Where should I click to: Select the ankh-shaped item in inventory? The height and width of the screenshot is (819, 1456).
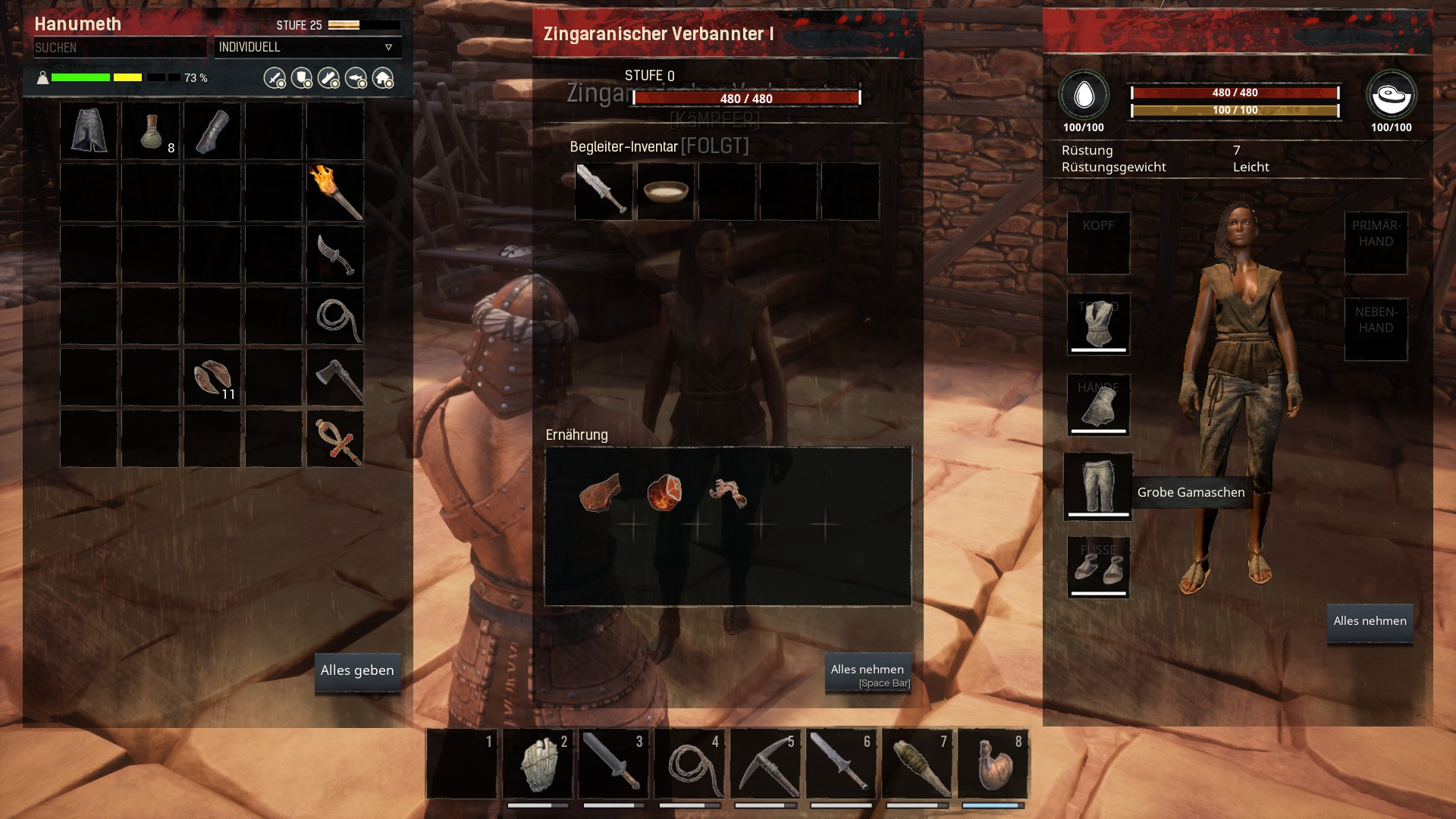click(335, 439)
